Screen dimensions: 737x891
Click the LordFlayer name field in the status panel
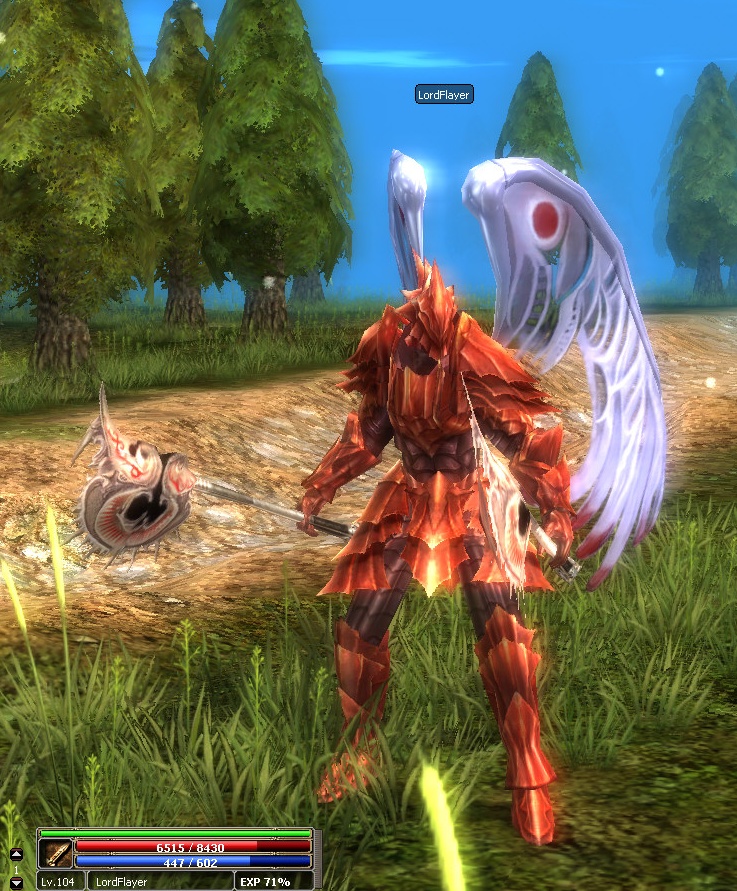tap(124, 882)
